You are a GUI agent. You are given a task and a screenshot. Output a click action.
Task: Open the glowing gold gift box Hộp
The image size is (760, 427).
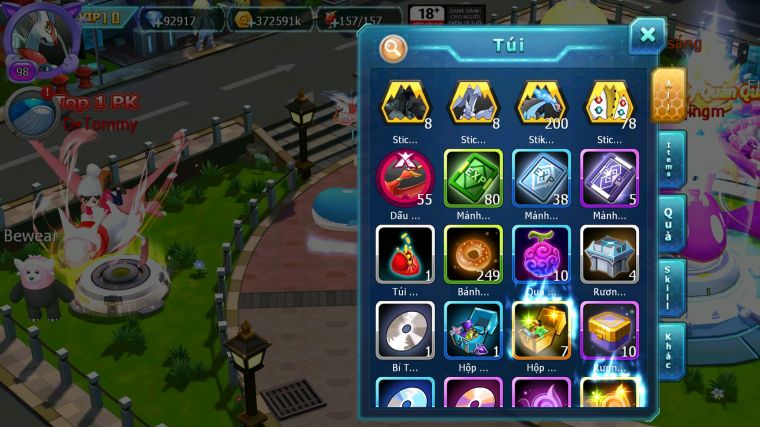541,330
